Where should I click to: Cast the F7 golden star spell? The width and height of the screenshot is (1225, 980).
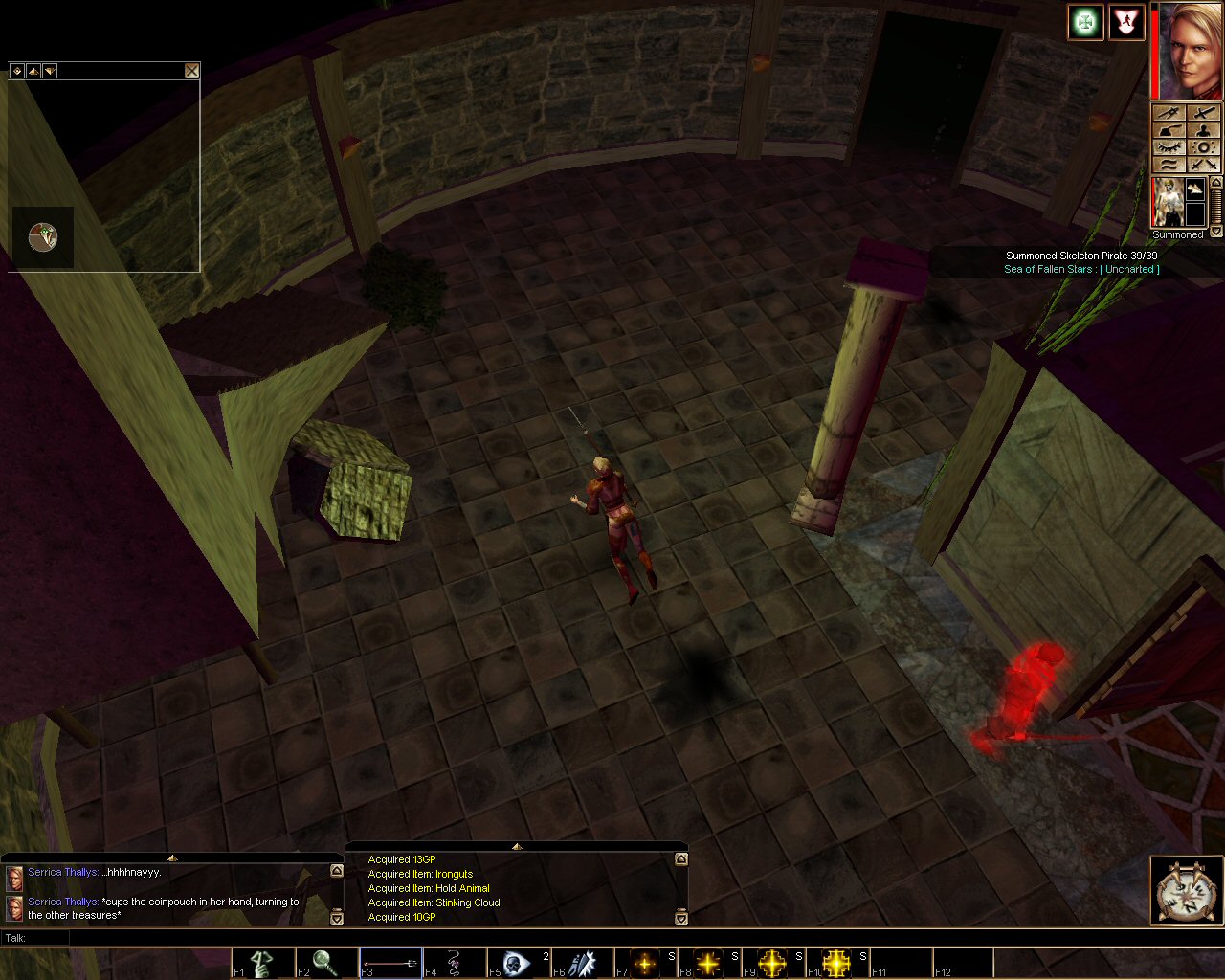tap(645, 963)
